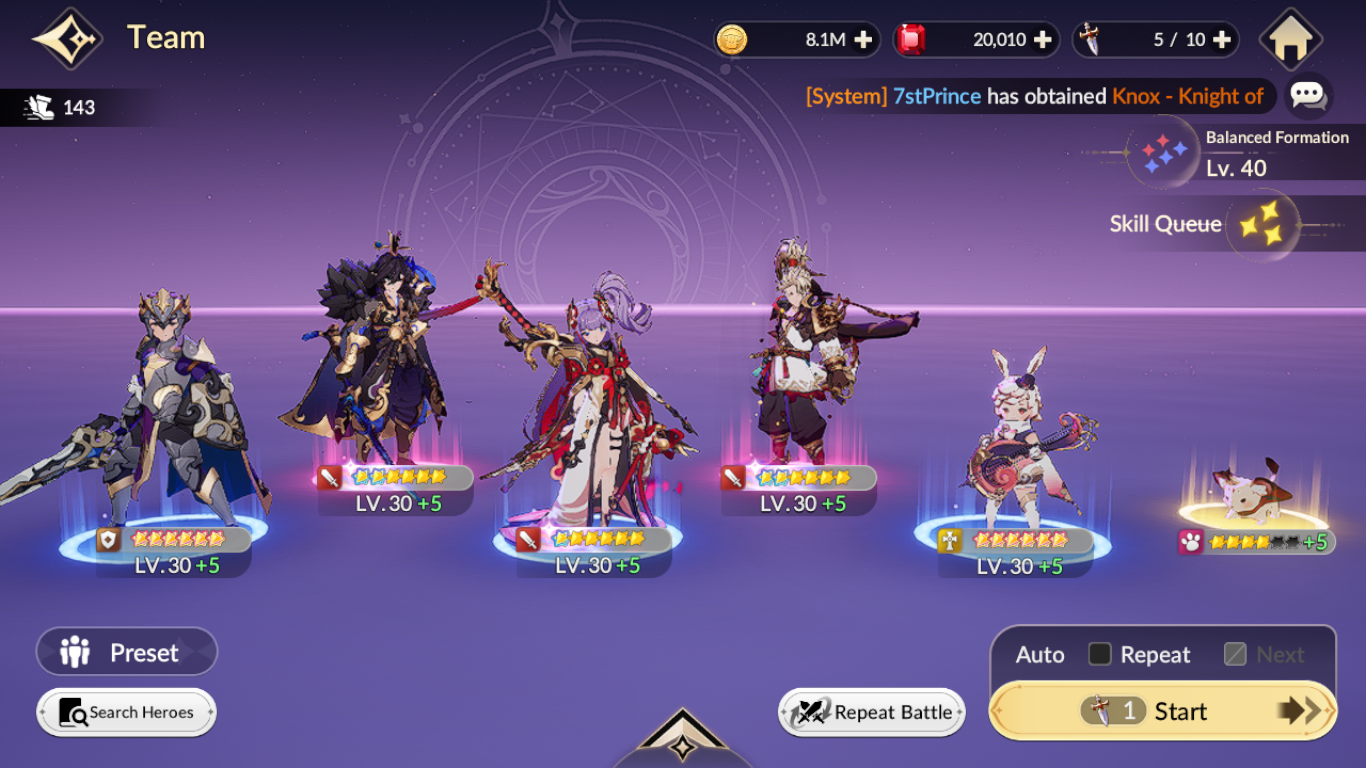Expand the bottom center arrow panel
Viewport: 1366px width, 768px height.
pos(682,742)
